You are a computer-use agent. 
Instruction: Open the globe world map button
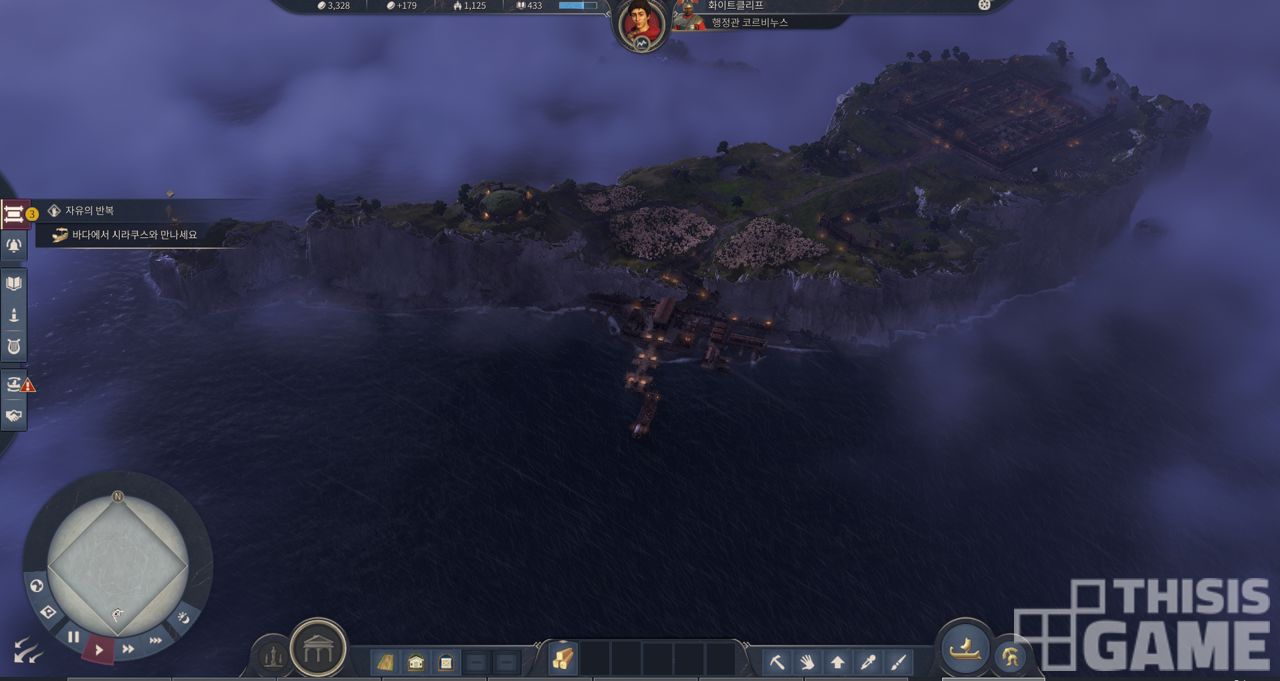click(37, 586)
